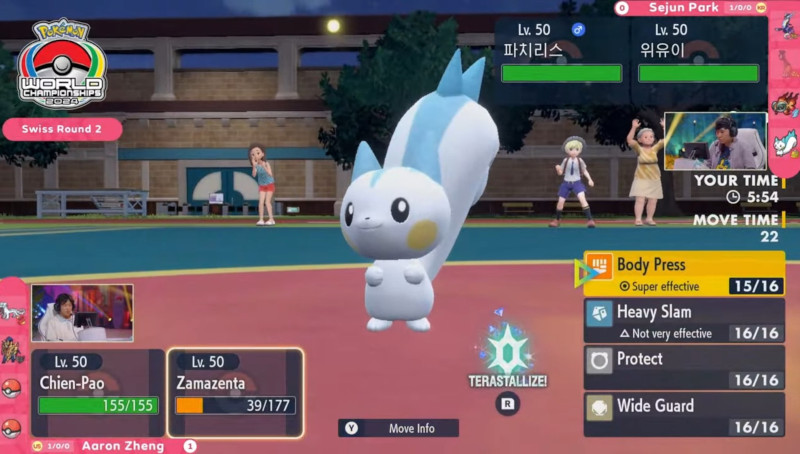Open Move Info
800x454 pixels.
pyautogui.click(x=398, y=428)
